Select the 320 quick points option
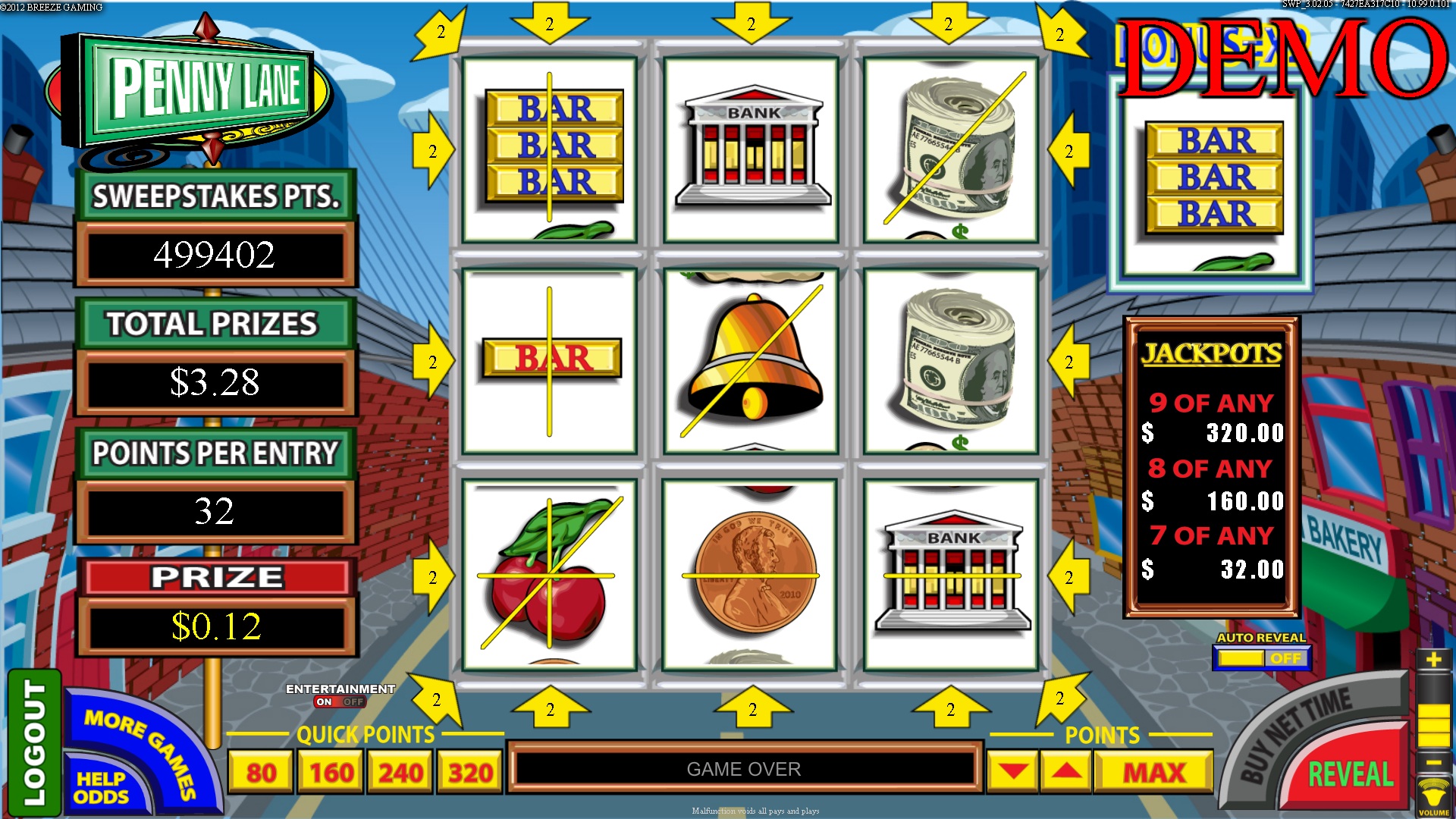Viewport: 1456px width, 819px height. click(468, 771)
